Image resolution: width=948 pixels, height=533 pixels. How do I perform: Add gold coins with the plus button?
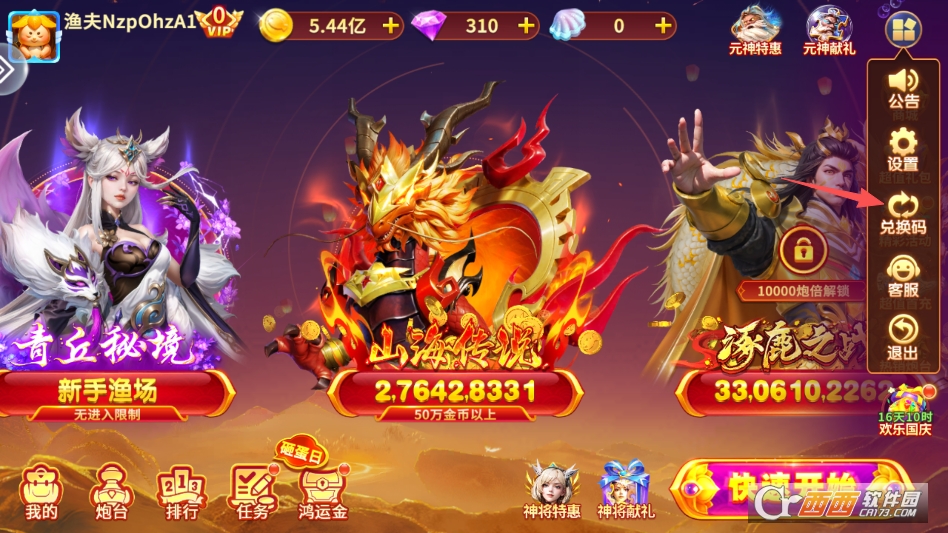click(391, 26)
